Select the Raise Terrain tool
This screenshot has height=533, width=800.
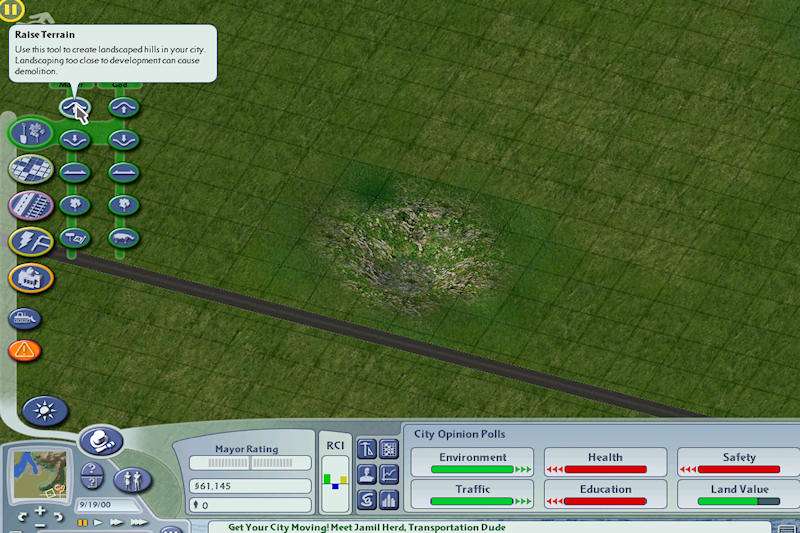point(75,106)
